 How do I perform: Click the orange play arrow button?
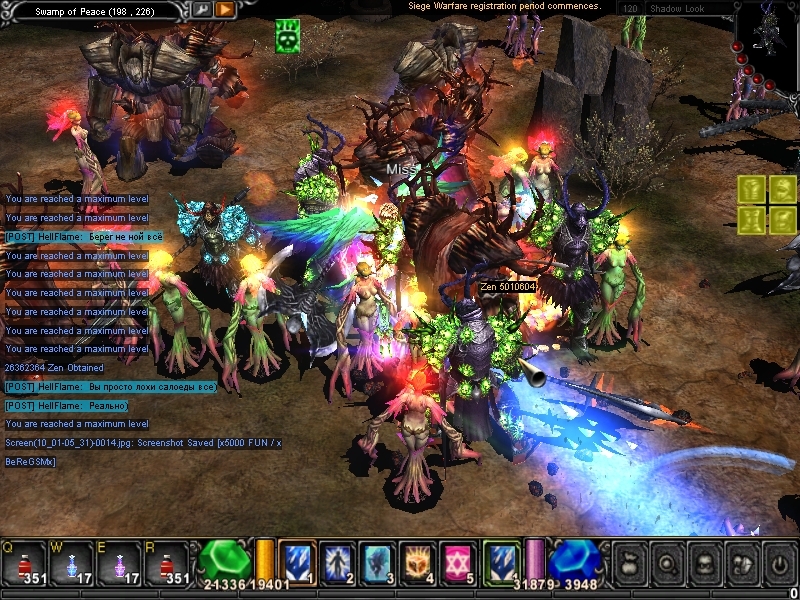pyautogui.click(x=225, y=10)
